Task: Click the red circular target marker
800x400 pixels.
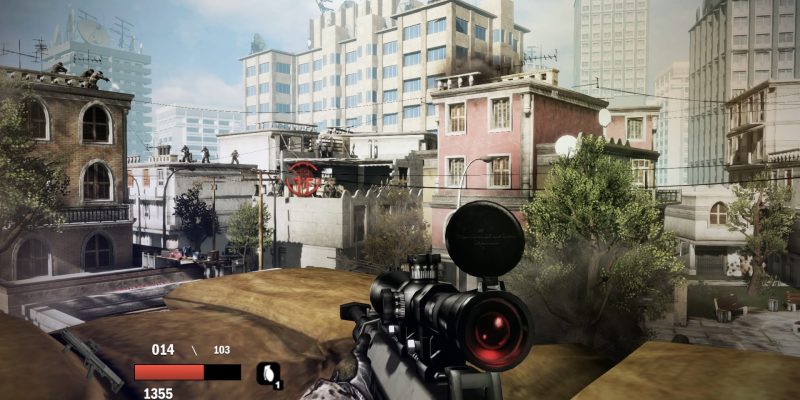Action: pyautogui.click(x=303, y=179)
